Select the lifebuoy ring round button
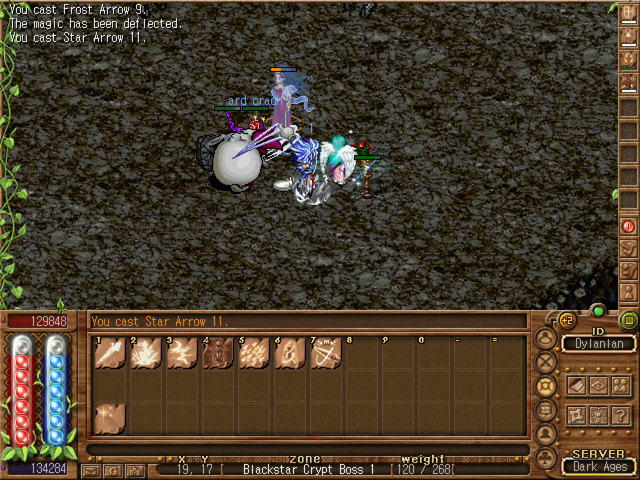 click(546, 385)
